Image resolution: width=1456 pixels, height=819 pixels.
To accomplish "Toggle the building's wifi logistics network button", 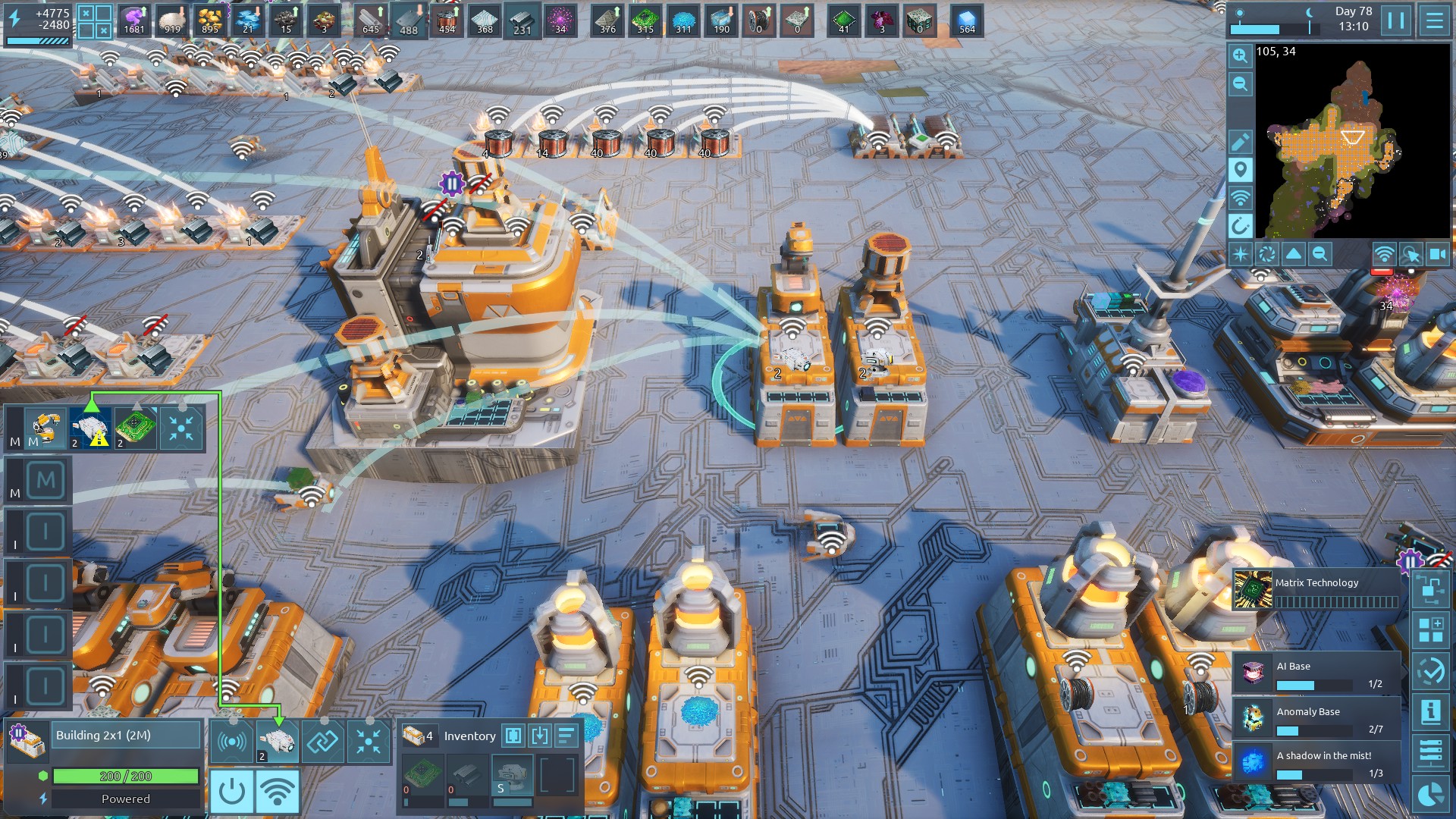I will [x=277, y=792].
